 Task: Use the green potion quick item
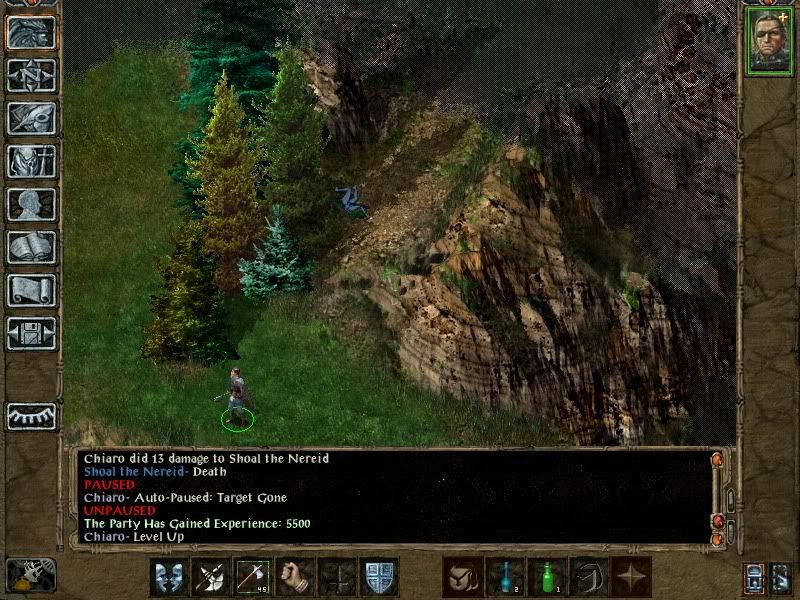[547, 577]
